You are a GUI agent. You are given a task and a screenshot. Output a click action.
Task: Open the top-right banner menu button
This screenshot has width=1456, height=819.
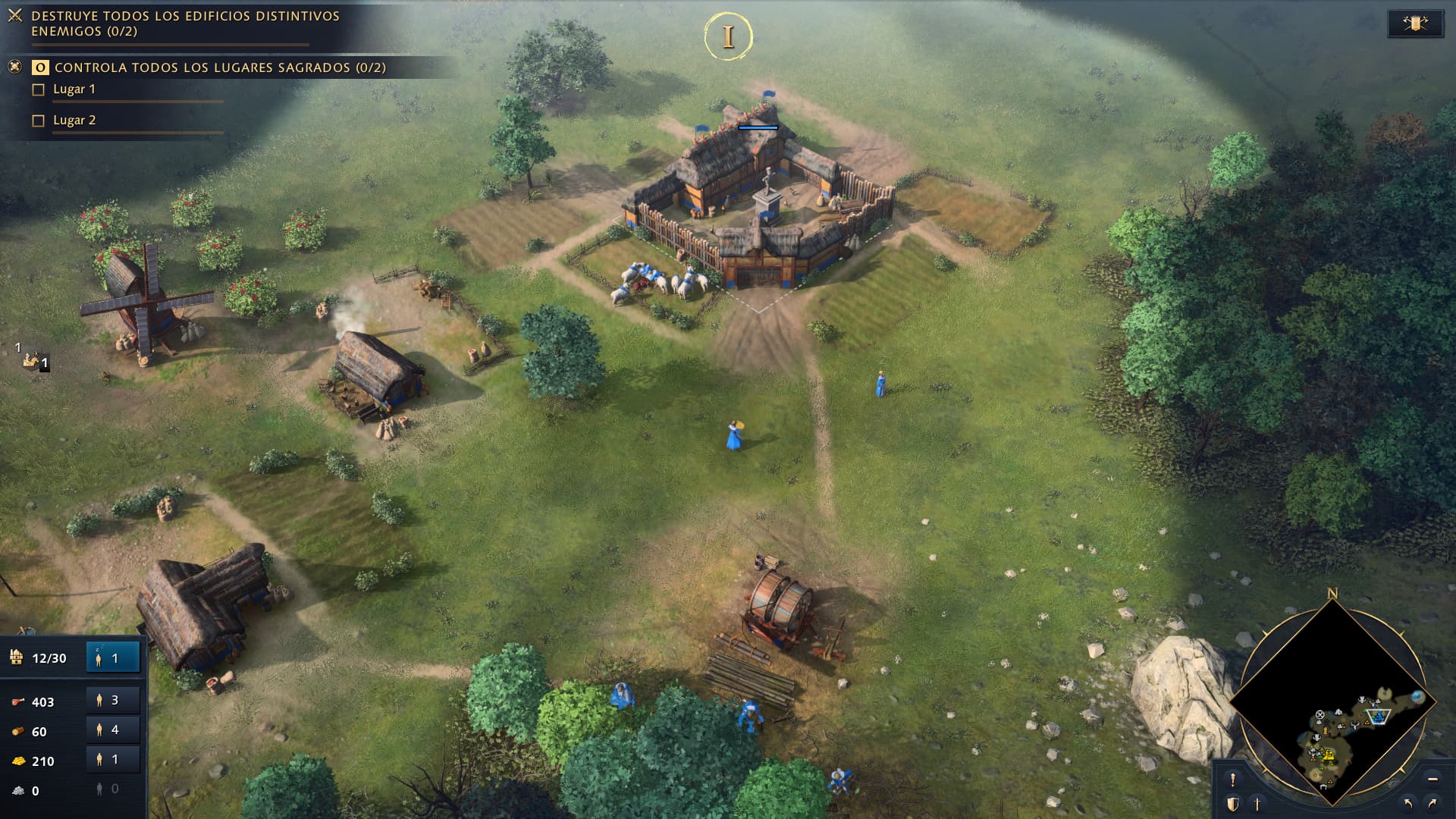(x=1415, y=24)
